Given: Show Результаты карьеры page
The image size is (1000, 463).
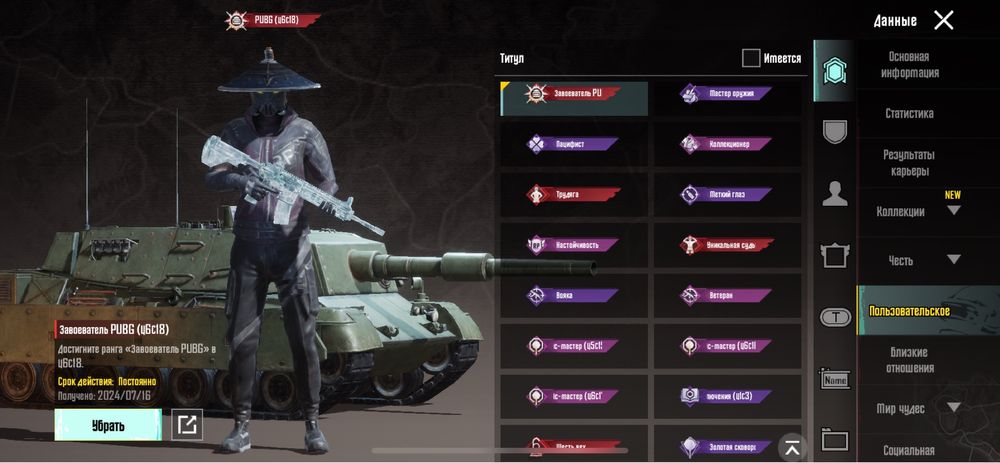Looking at the screenshot, I should click(x=909, y=163).
